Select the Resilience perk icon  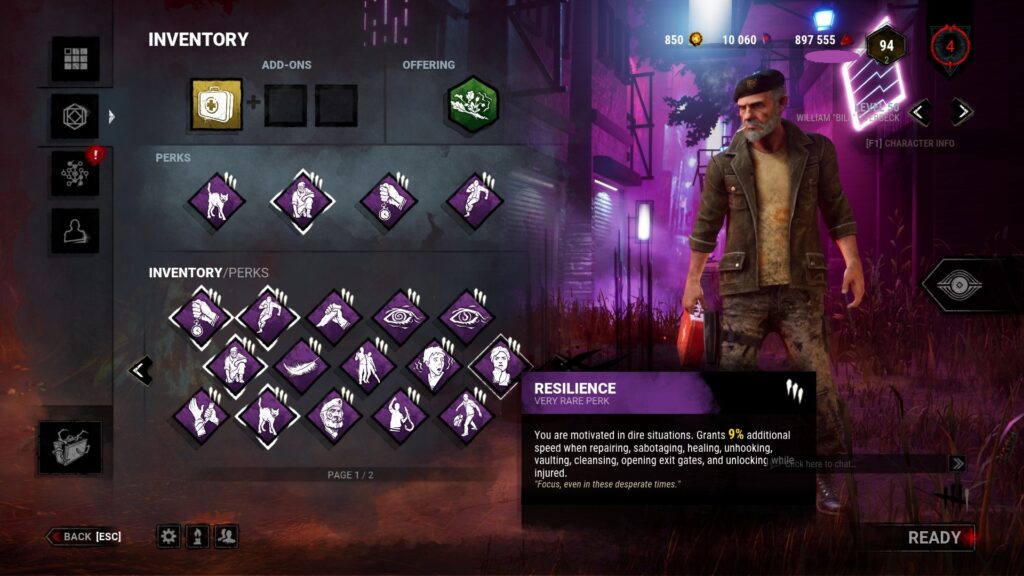click(x=500, y=365)
